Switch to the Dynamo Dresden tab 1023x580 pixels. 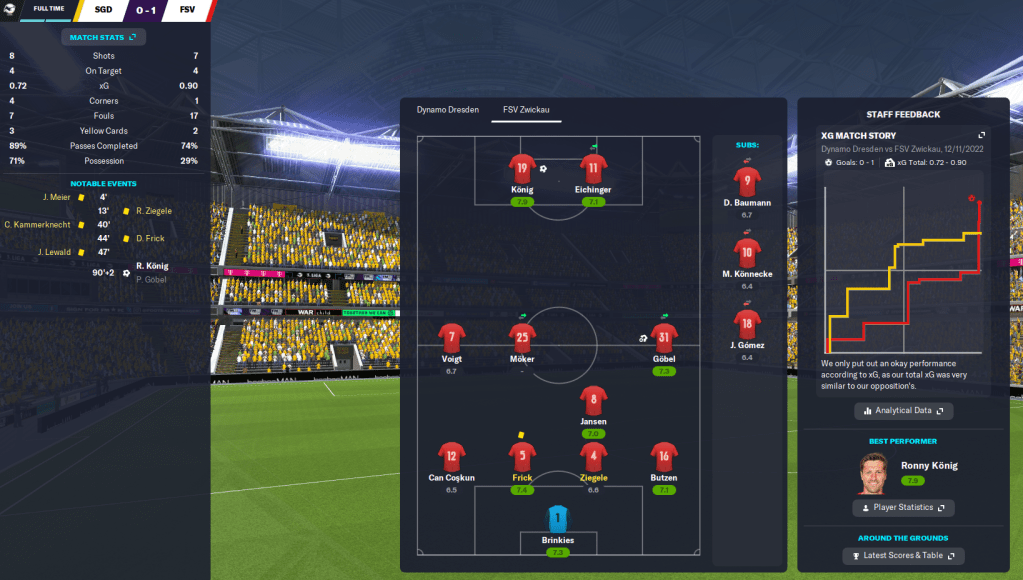(x=448, y=110)
